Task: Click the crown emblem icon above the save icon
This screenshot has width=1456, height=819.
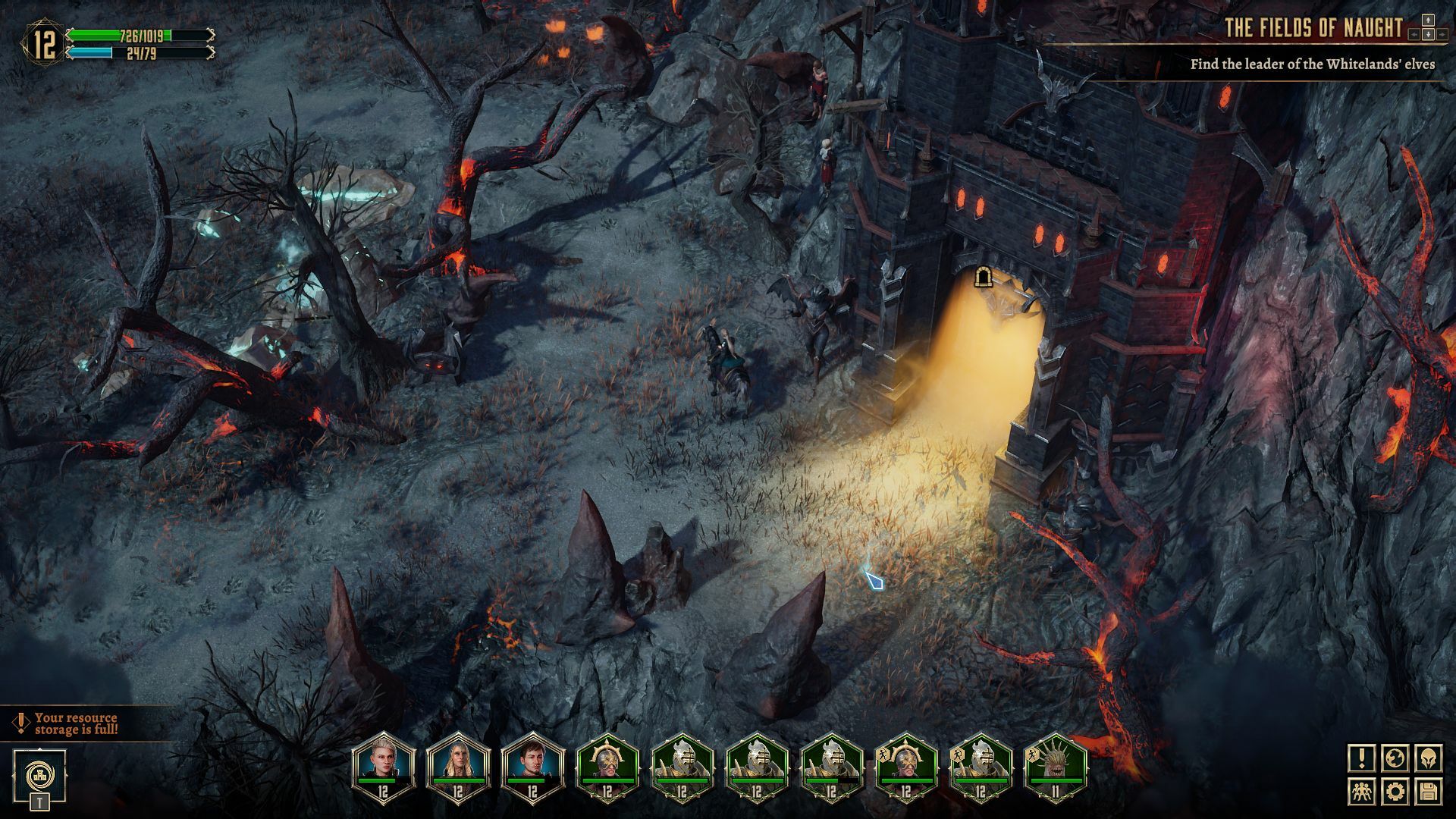Action: pyautogui.click(x=1428, y=758)
